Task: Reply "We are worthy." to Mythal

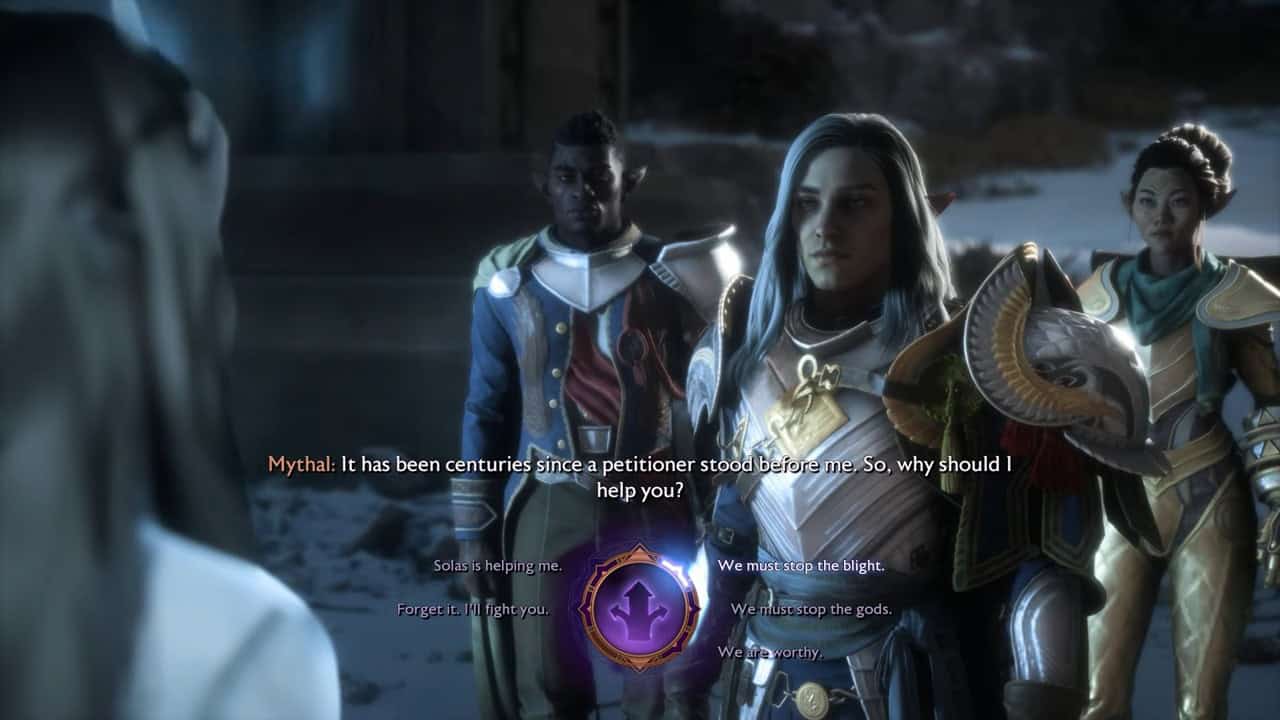Action: pos(770,653)
